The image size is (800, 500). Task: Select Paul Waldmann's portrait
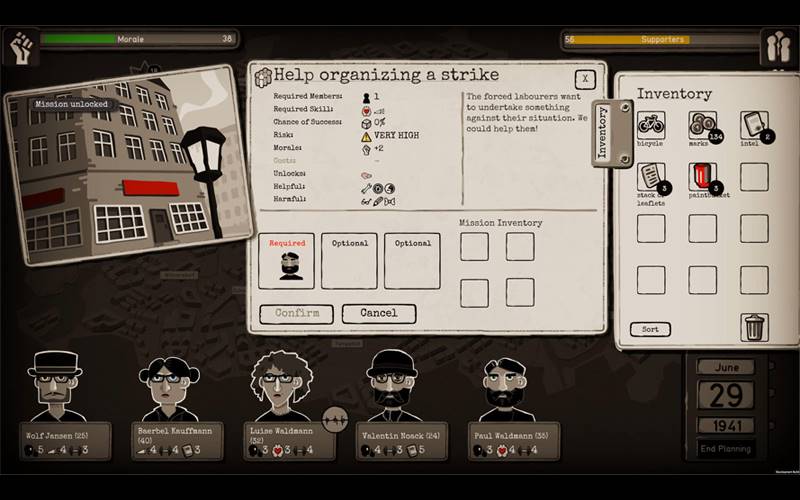(506, 388)
